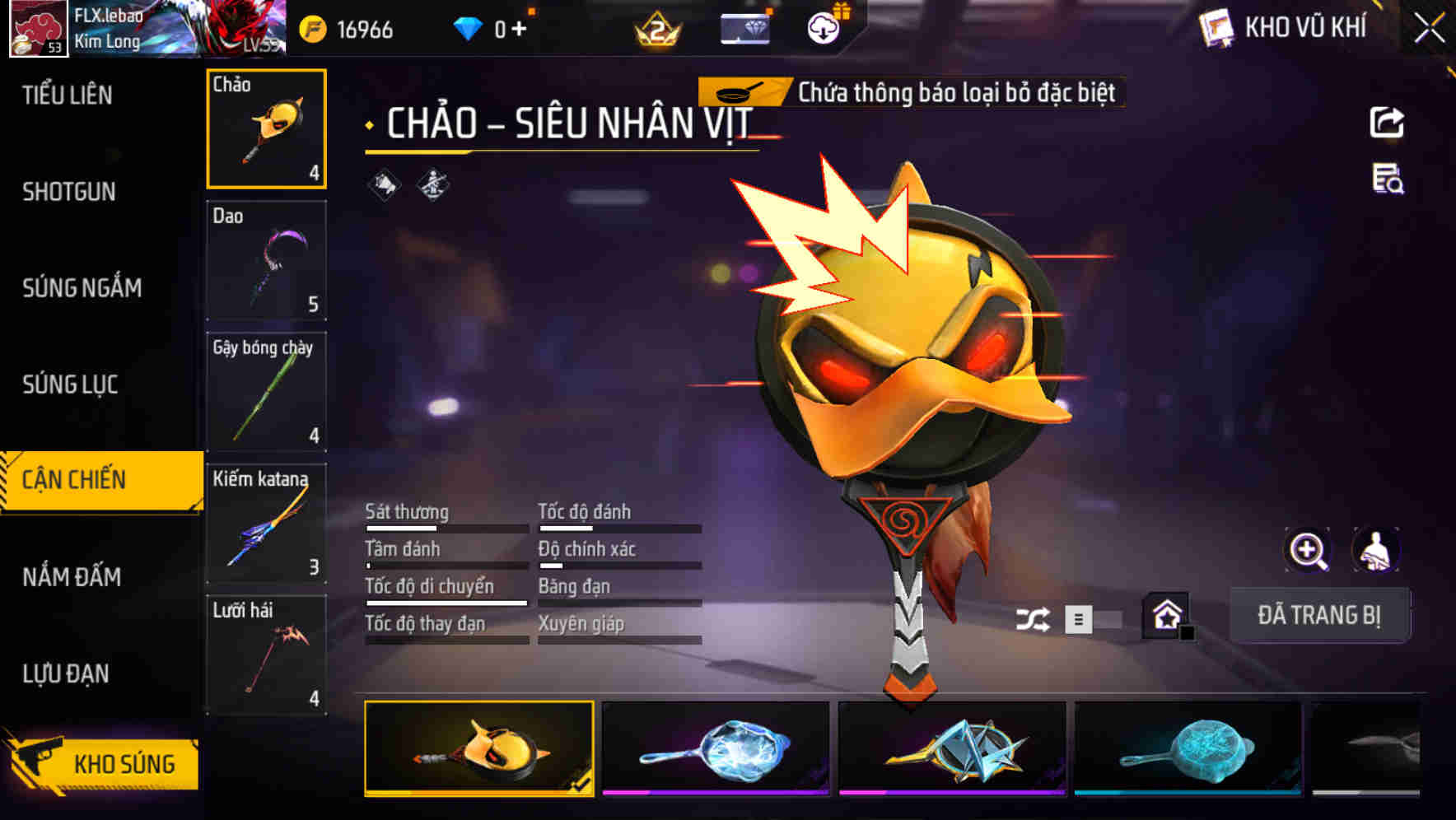The width and height of the screenshot is (1456, 820).
Task: Click the membership card icon
Action: [x=744, y=27]
